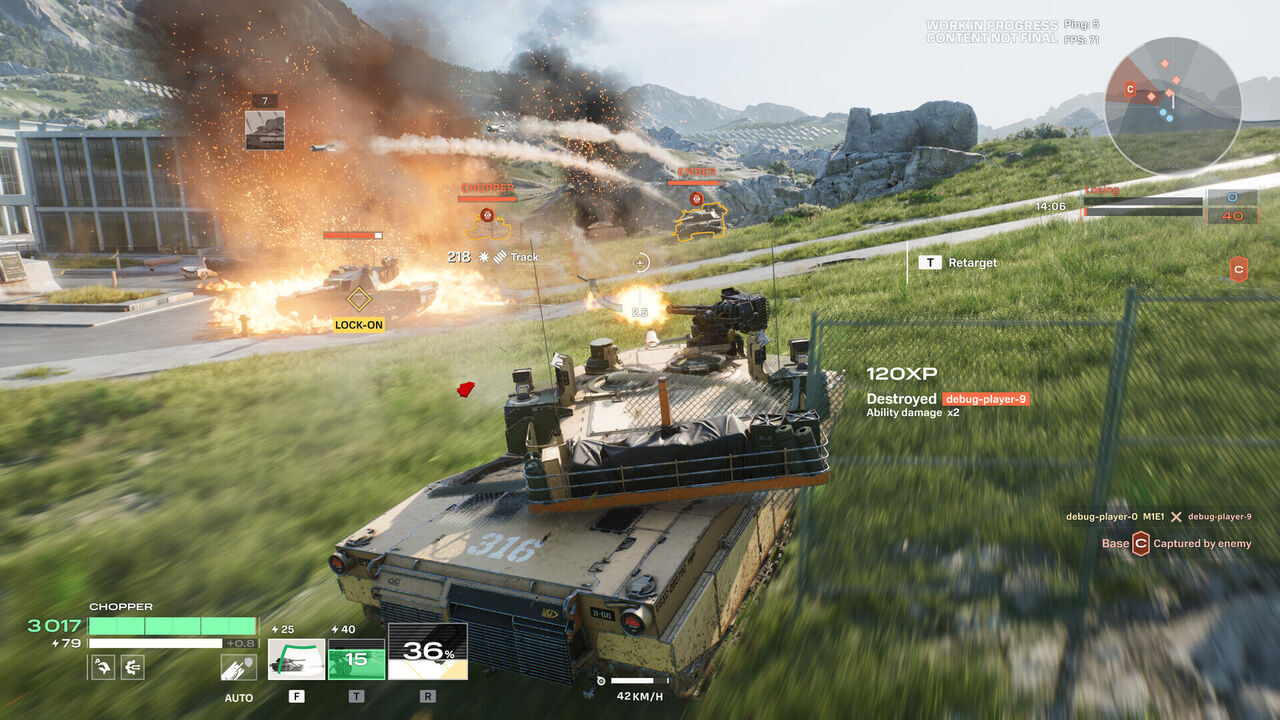Screen dimensions: 1280x720
Task: Click the shield ability icon above AUTO
Action: pyautogui.click(x=238, y=667)
